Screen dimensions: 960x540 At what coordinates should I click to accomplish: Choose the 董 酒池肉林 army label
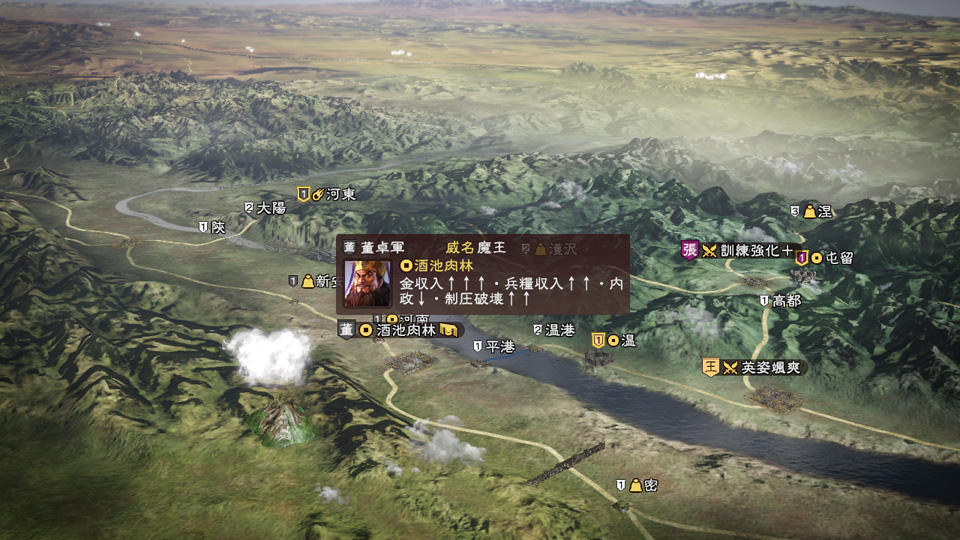click(x=401, y=330)
